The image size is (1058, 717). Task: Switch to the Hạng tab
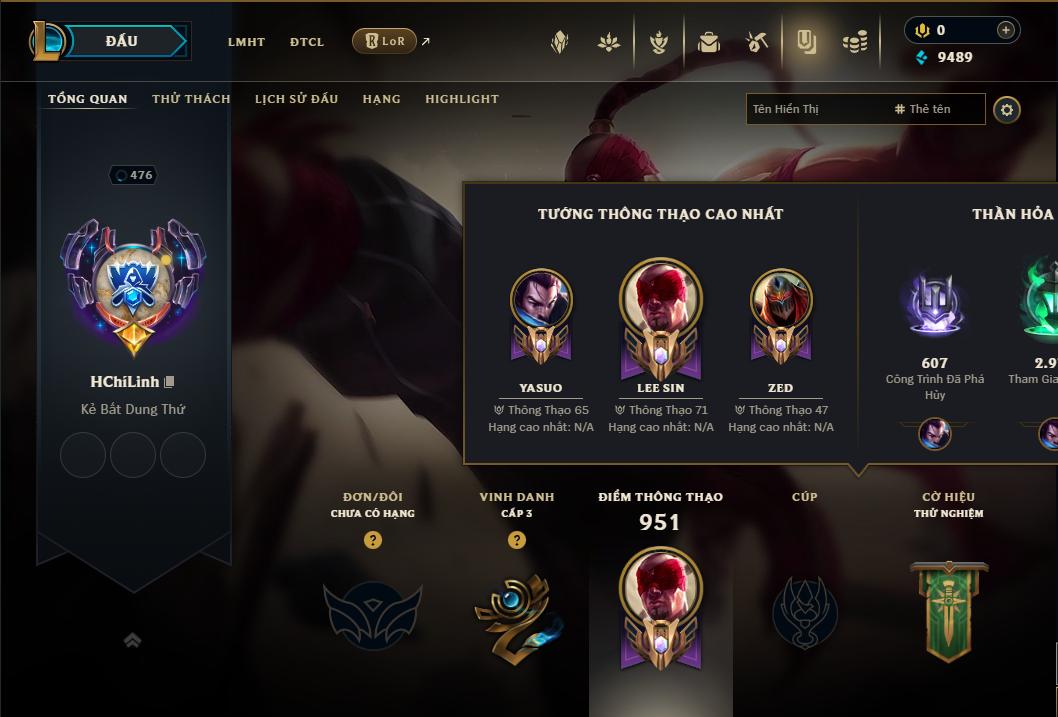point(381,99)
